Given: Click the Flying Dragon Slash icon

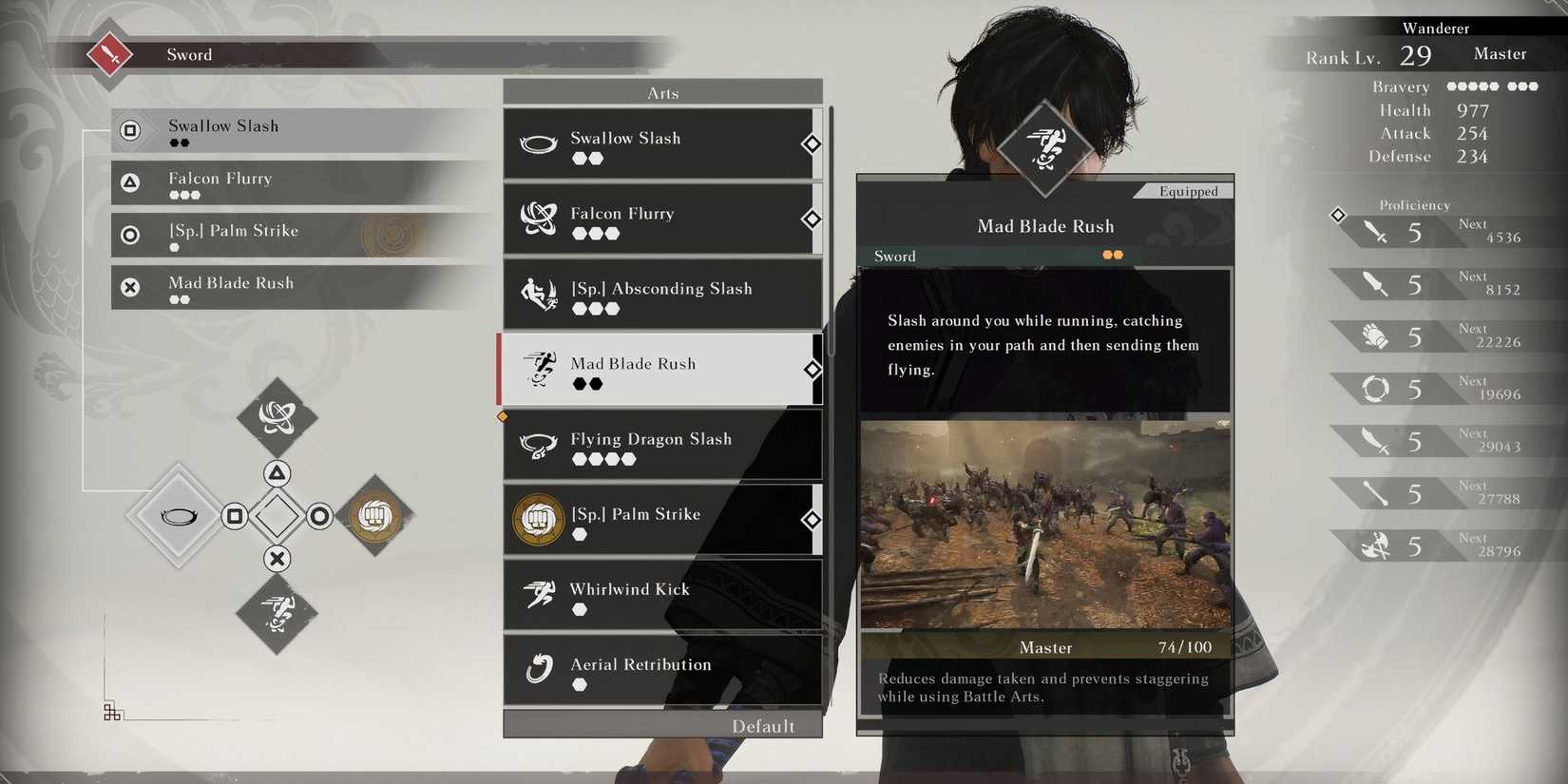Looking at the screenshot, I should [x=540, y=445].
